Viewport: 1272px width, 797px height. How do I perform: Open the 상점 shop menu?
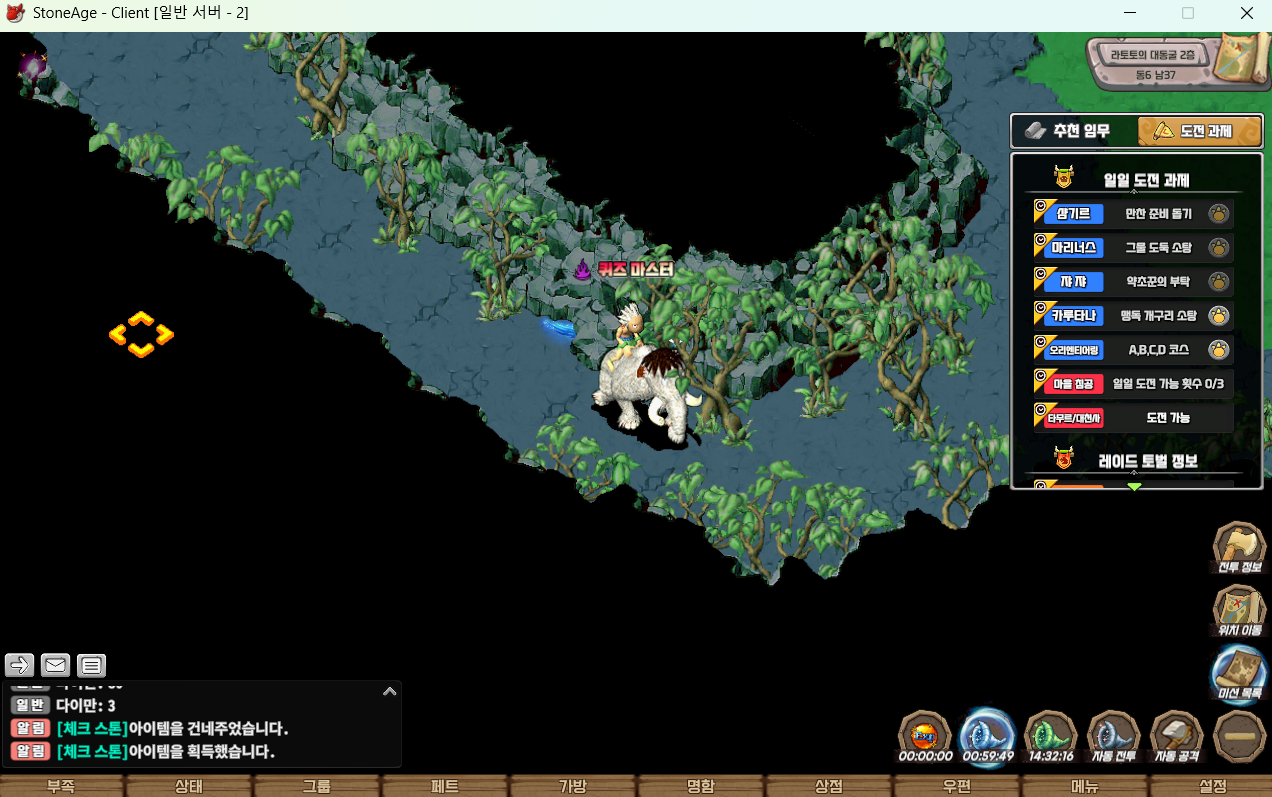coord(829,786)
